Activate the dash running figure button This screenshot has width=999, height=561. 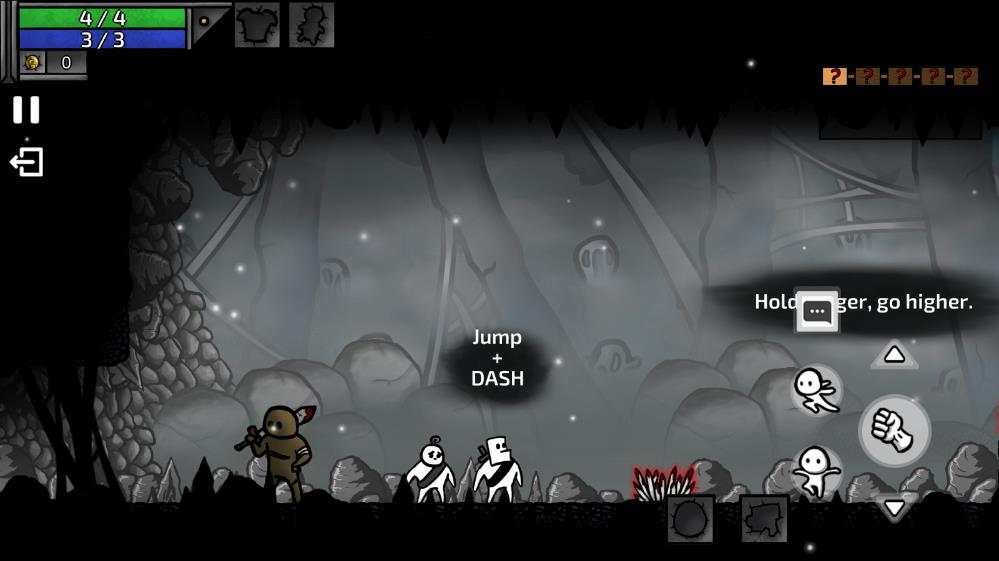816,389
